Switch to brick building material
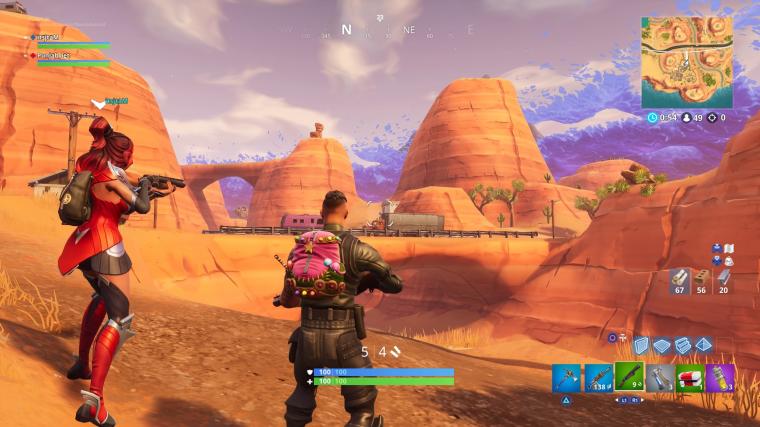The image size is (760, 427). click(x=701, y=280)
